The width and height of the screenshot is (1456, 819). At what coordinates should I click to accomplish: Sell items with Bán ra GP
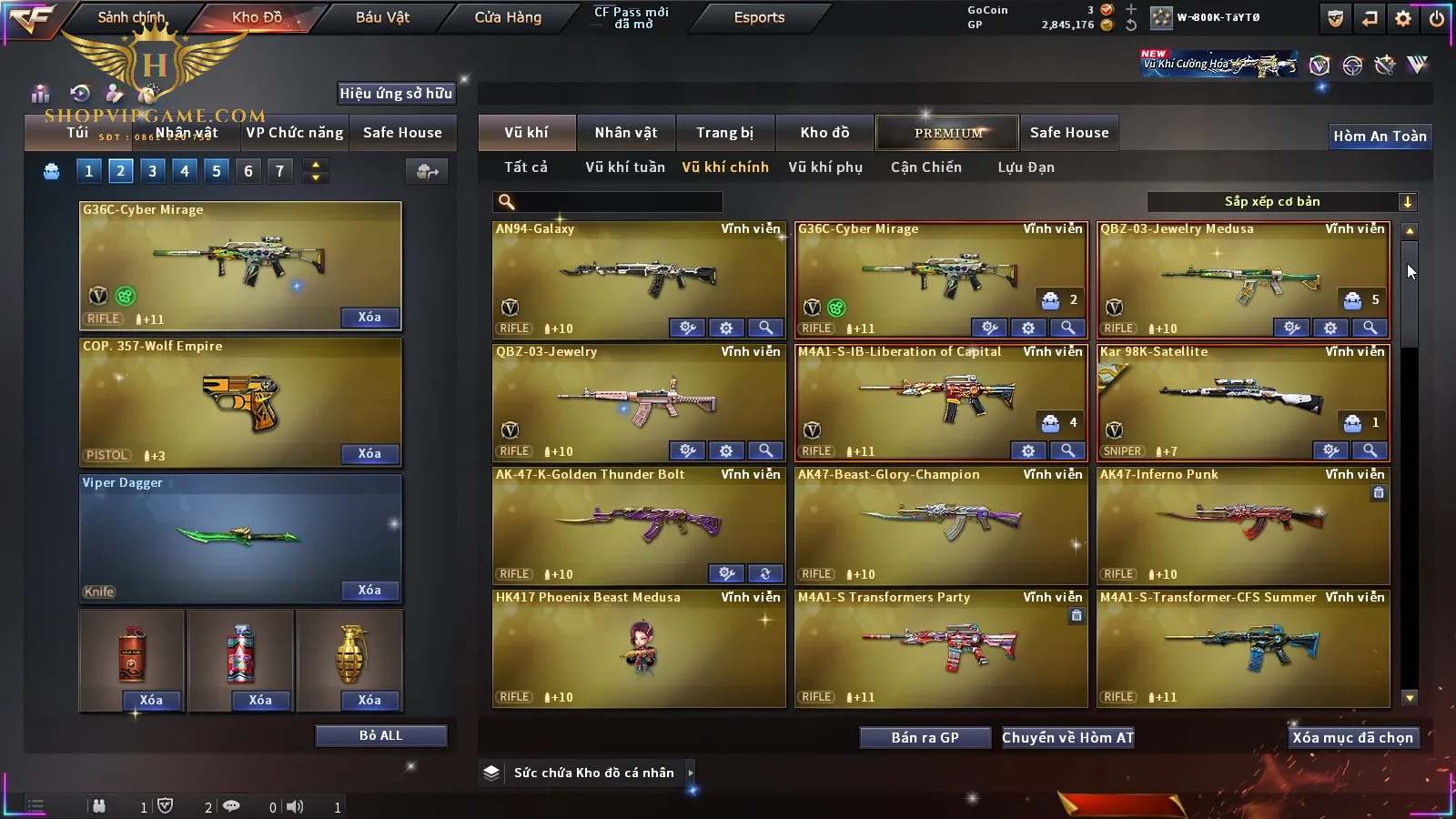925,737
